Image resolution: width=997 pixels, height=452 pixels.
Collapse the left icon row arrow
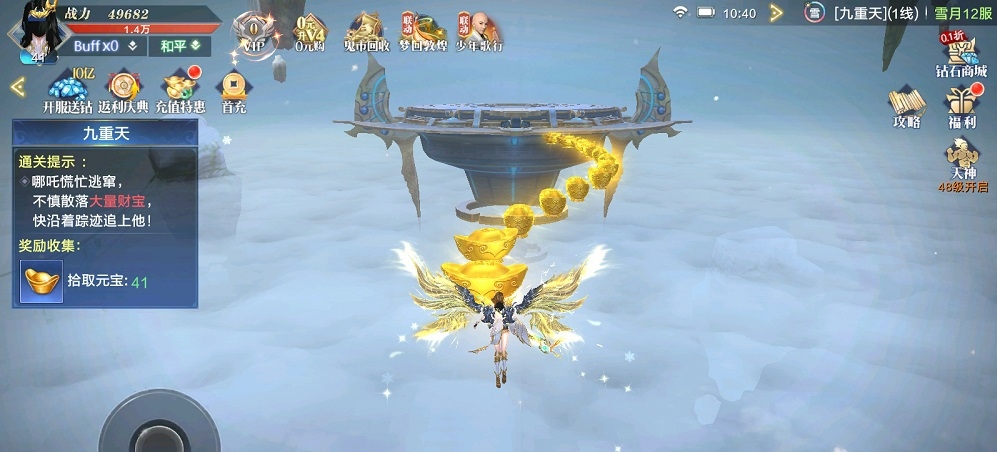pyautogui.click(x=17, y=87)
